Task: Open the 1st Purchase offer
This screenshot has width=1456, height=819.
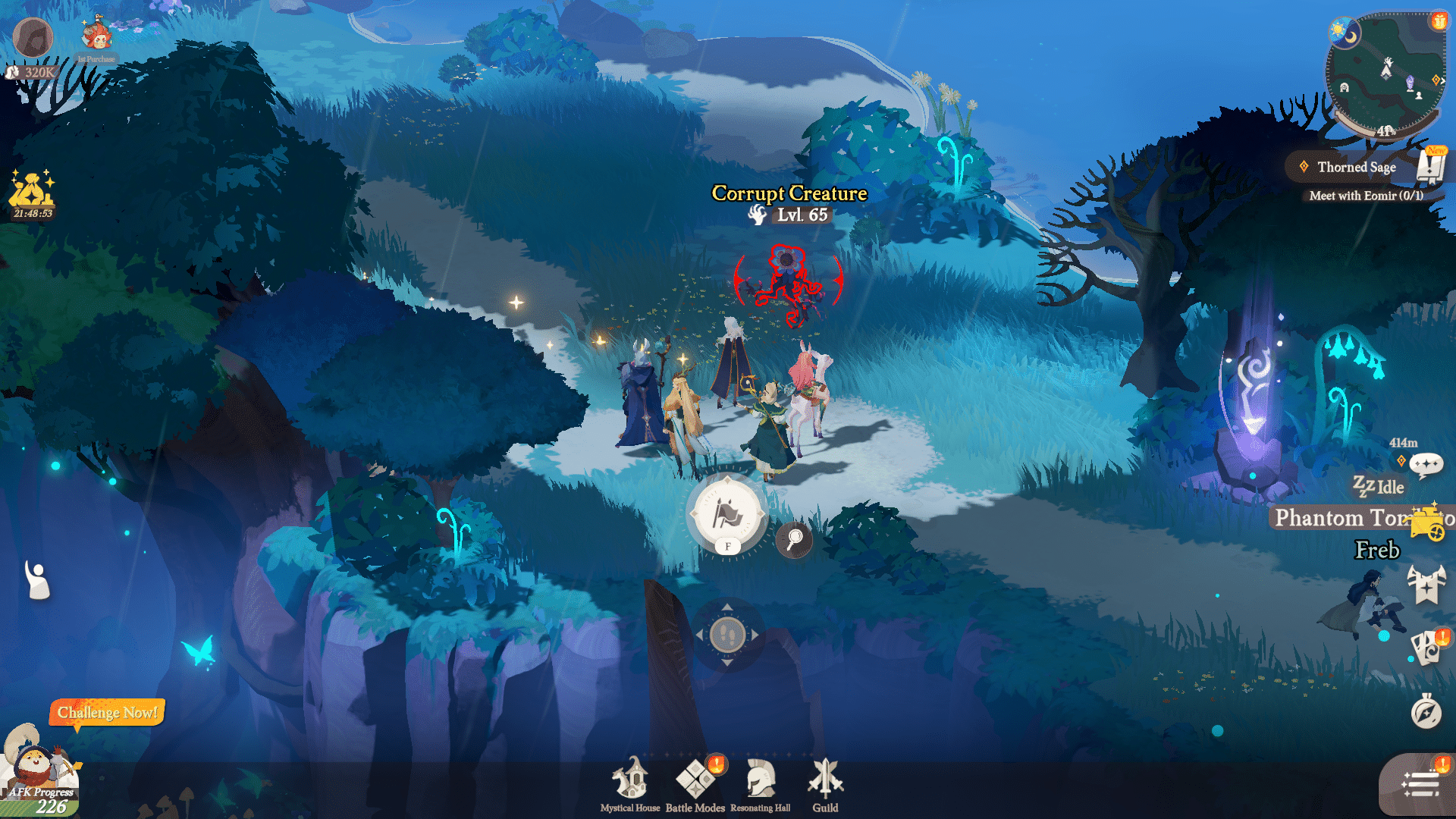Action: click(x=96, y=39)
